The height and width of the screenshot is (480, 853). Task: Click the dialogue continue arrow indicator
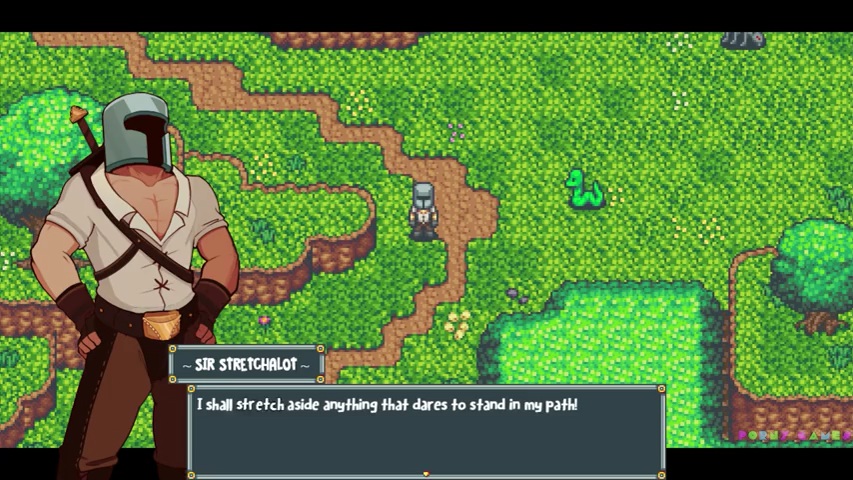426,473
